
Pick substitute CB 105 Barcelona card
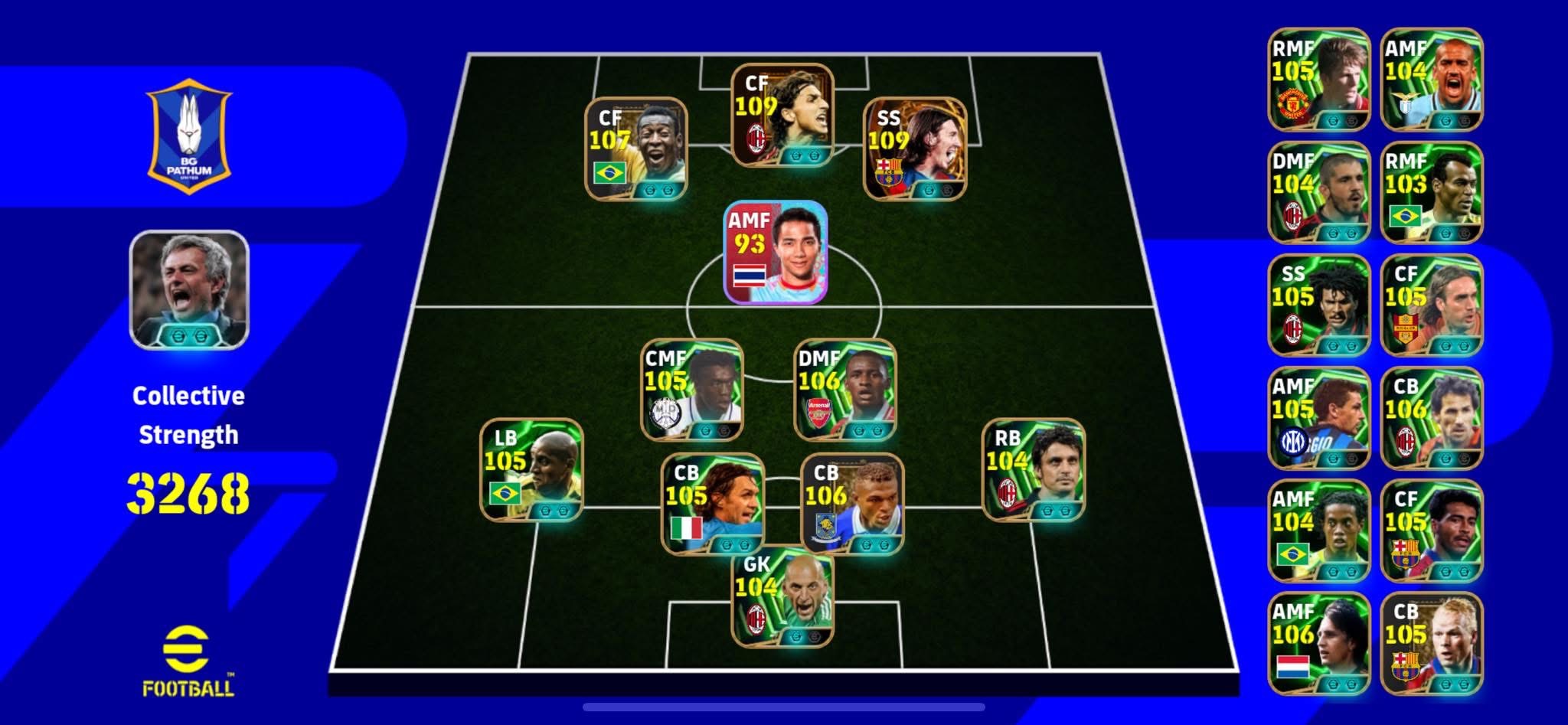pos(1431,643)
